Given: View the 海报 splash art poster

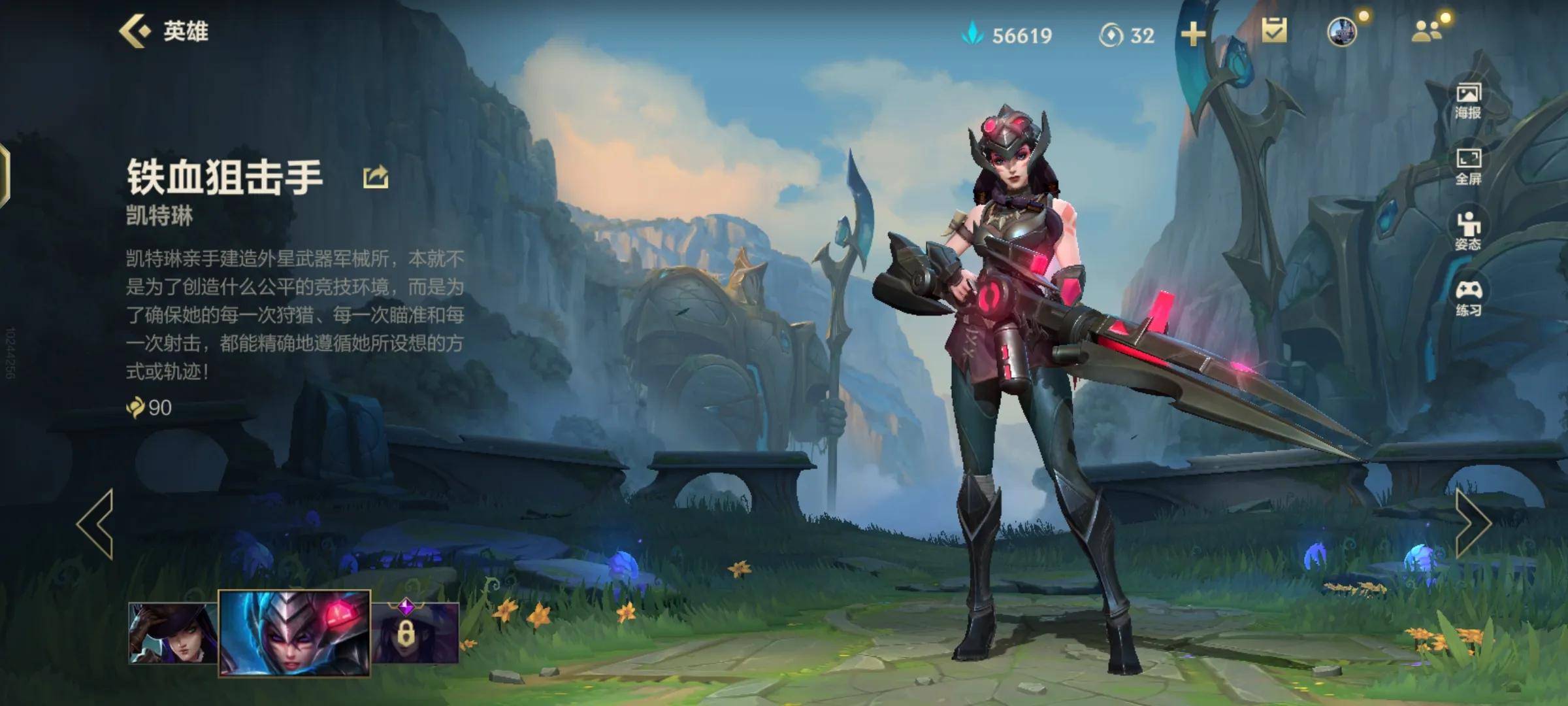Looking at the screenshot, I should click(x=1468, y=101).
